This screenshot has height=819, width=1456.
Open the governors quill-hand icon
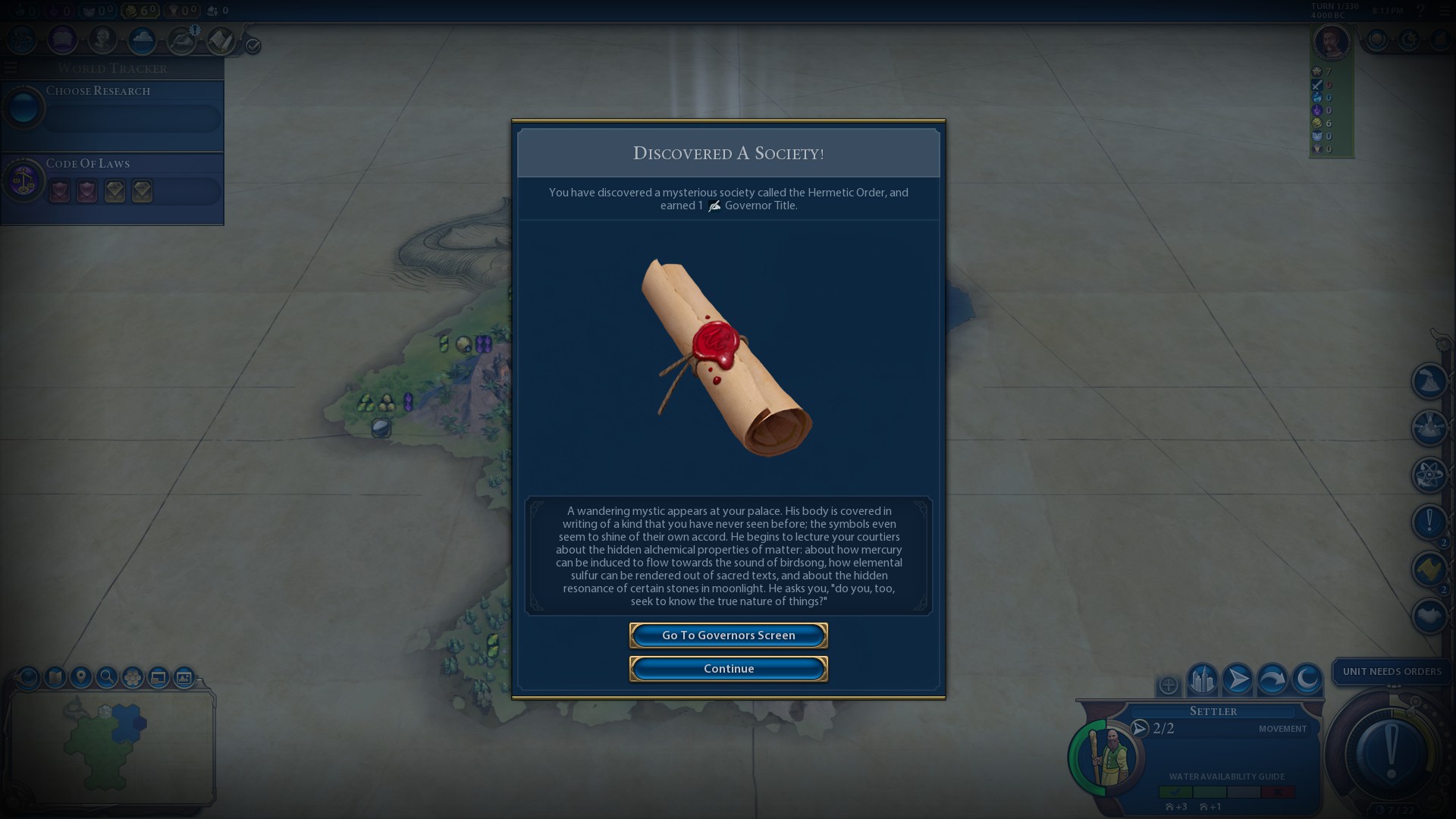tap(182, 39)
